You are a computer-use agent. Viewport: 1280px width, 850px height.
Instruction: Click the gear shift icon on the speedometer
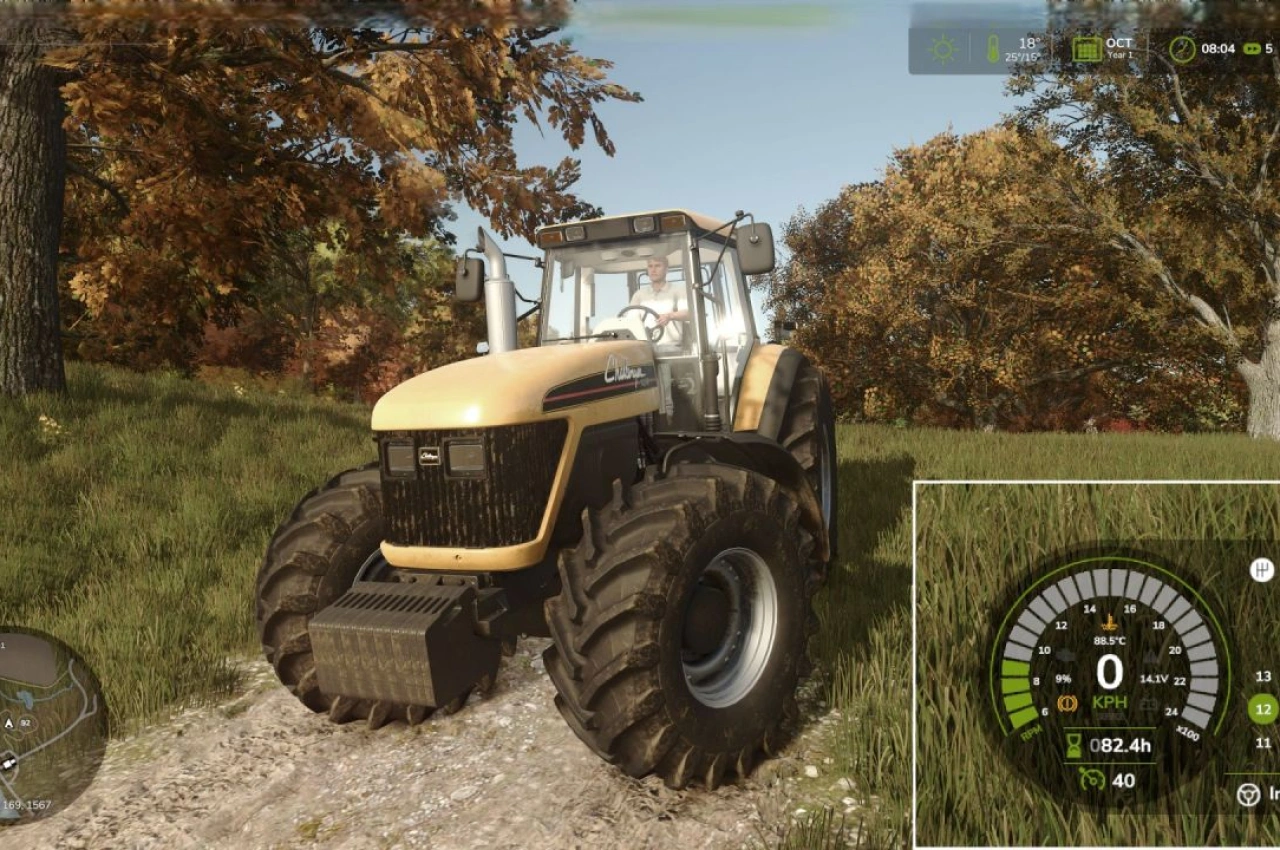tap(1262, 569)
